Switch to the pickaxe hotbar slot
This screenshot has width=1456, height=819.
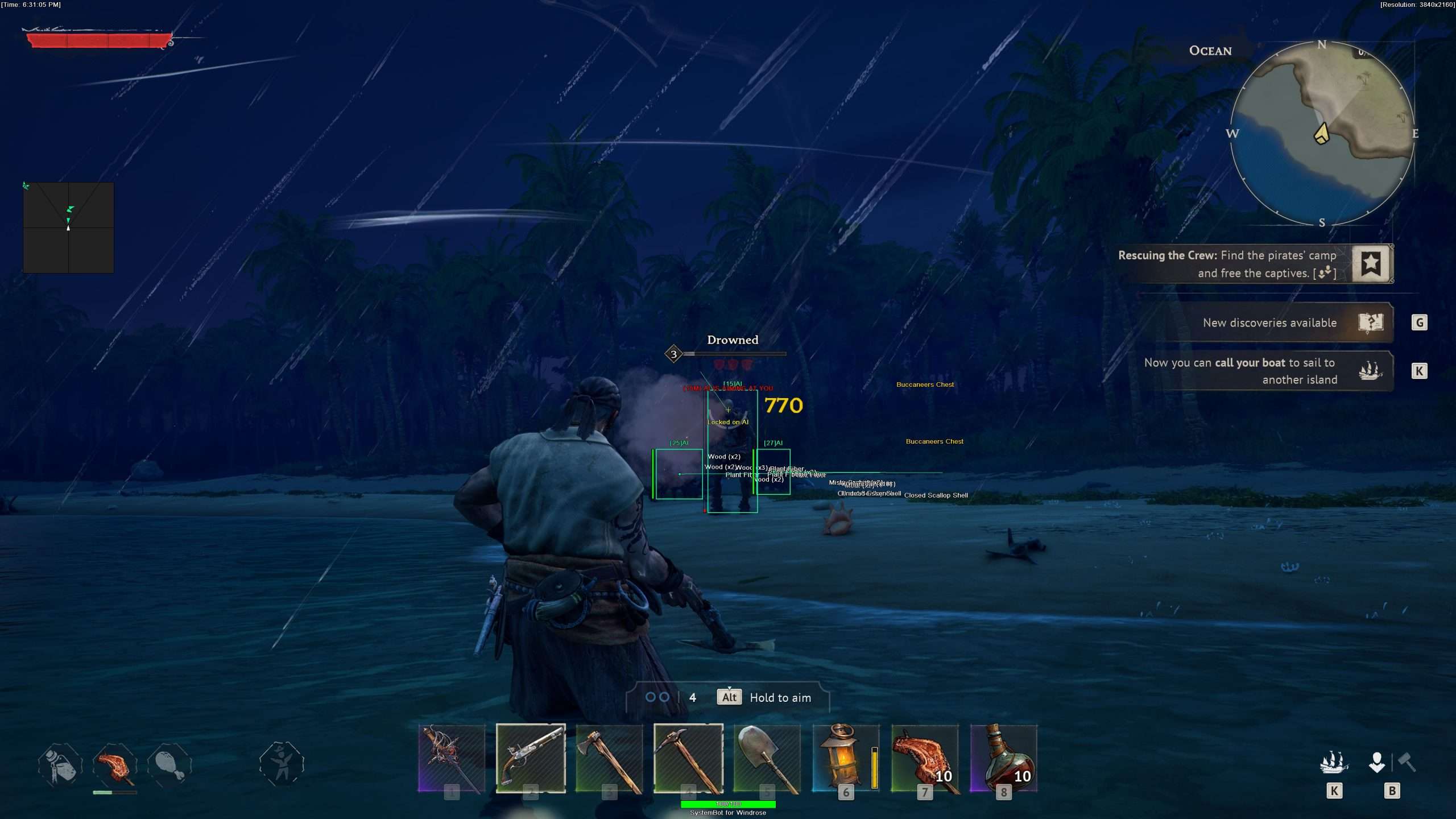688,758
